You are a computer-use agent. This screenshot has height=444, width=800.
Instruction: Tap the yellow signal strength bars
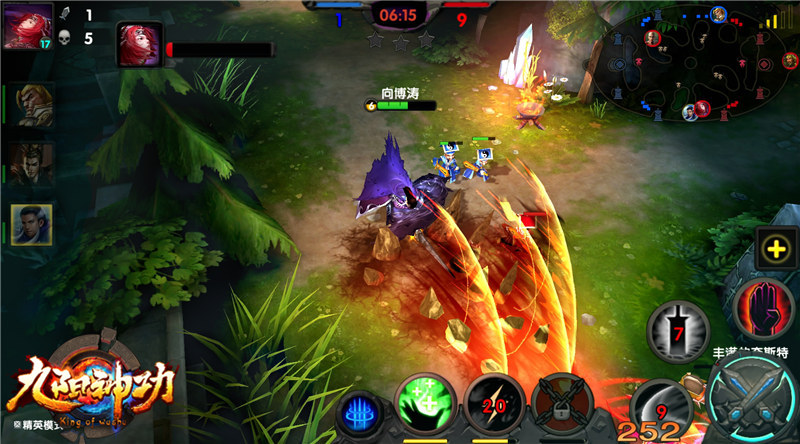(773, 19)
